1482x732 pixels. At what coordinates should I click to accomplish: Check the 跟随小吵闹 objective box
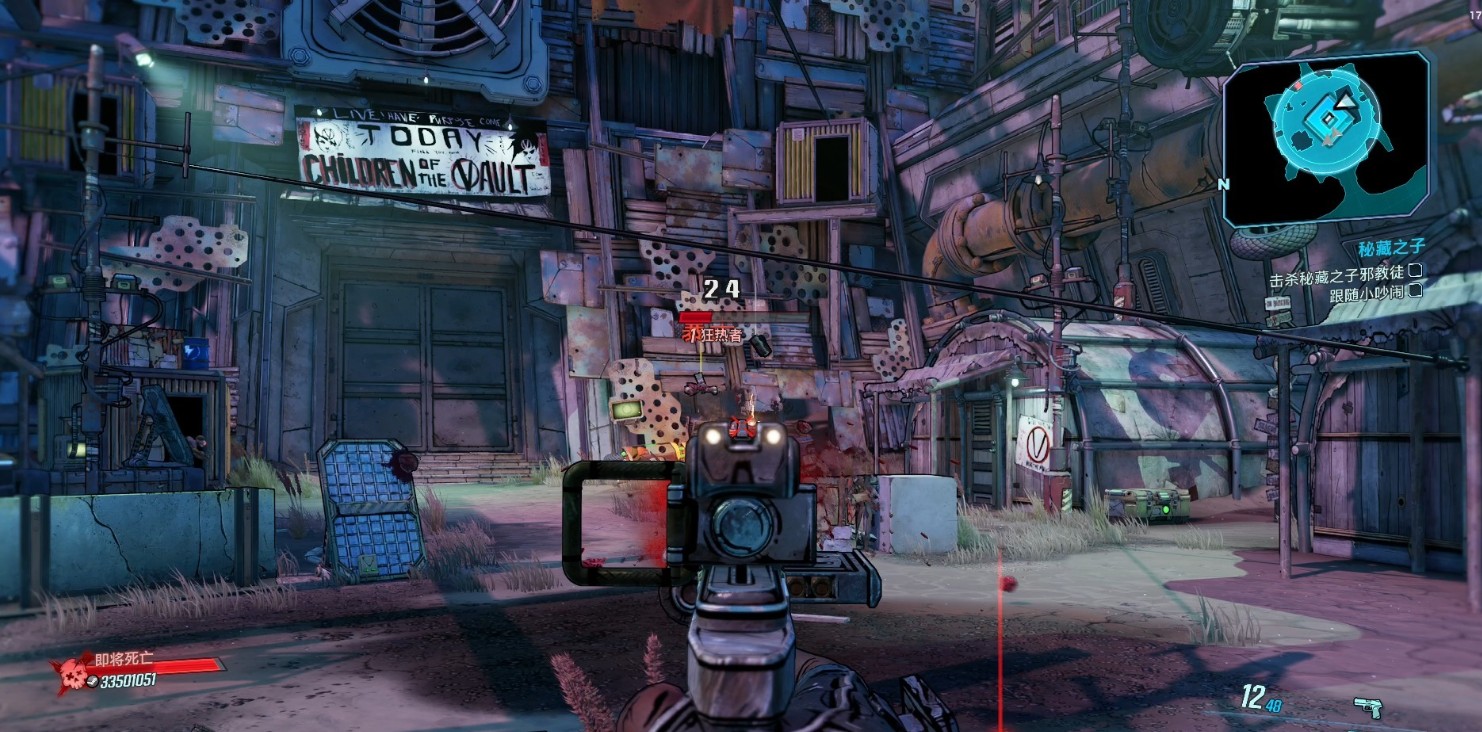pos(1414,292)
